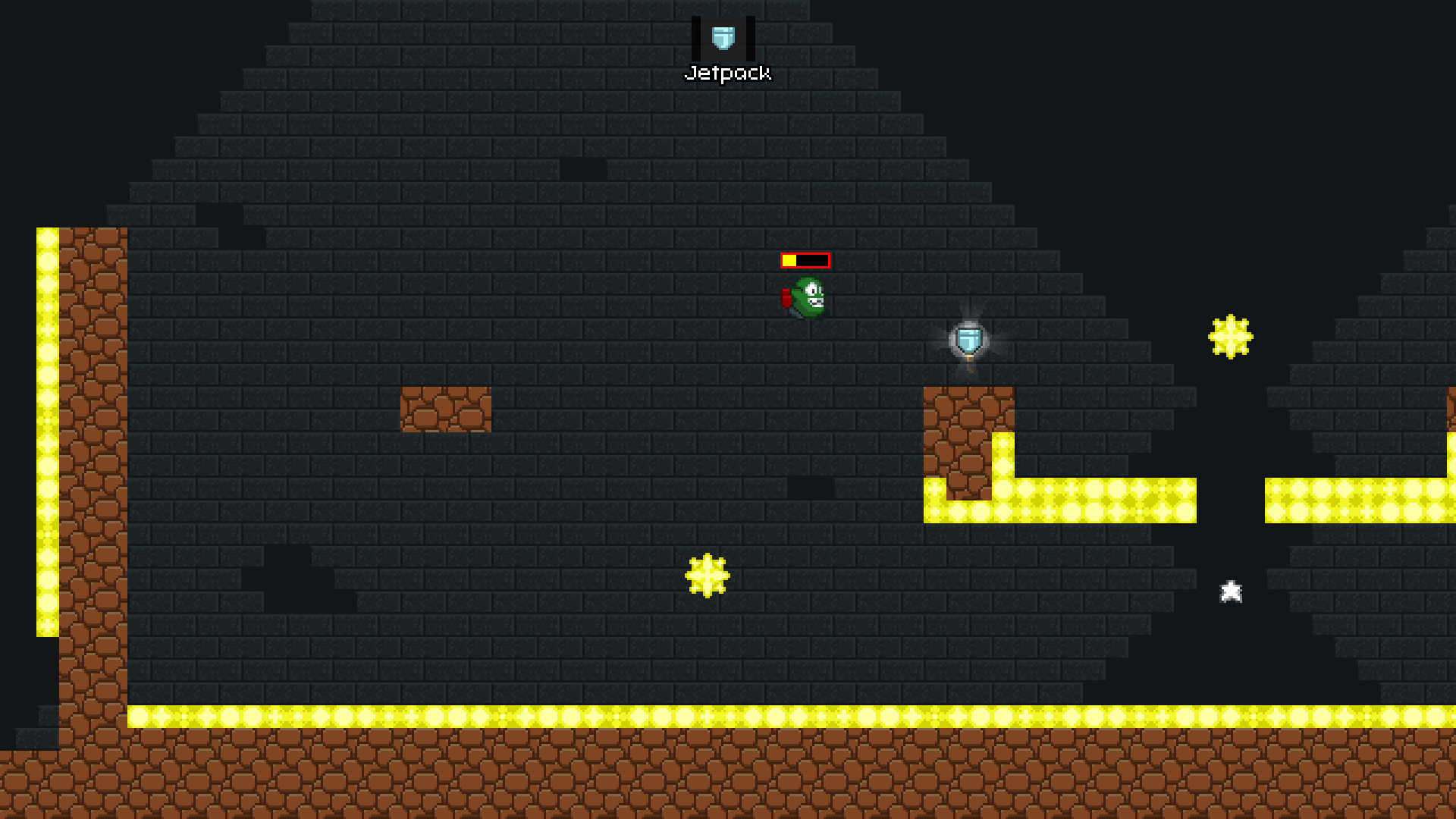Click the empty black section of the fuel bar
This screenshot has height=819, width=1456.
tap(813, 259)
